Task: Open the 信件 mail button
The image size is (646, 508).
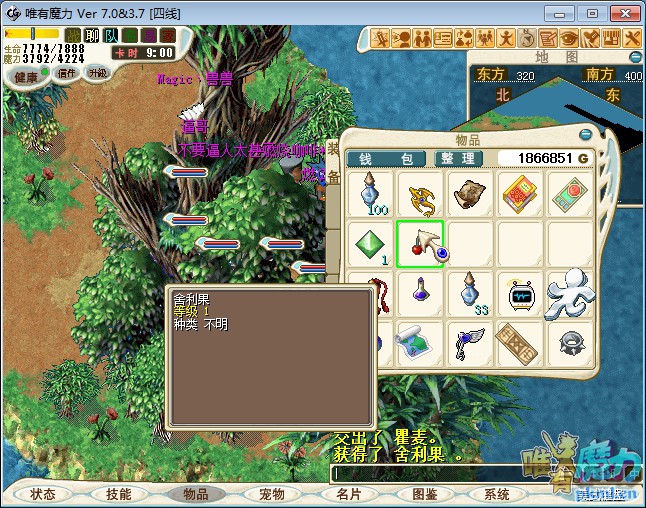Action: coord(67,73)
